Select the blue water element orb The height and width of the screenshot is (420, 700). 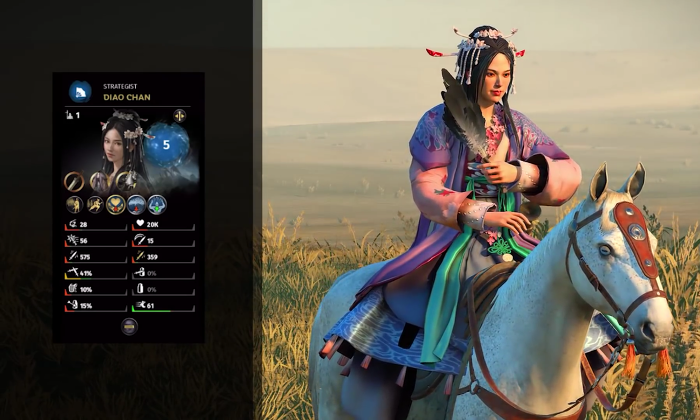pos(167,144)
